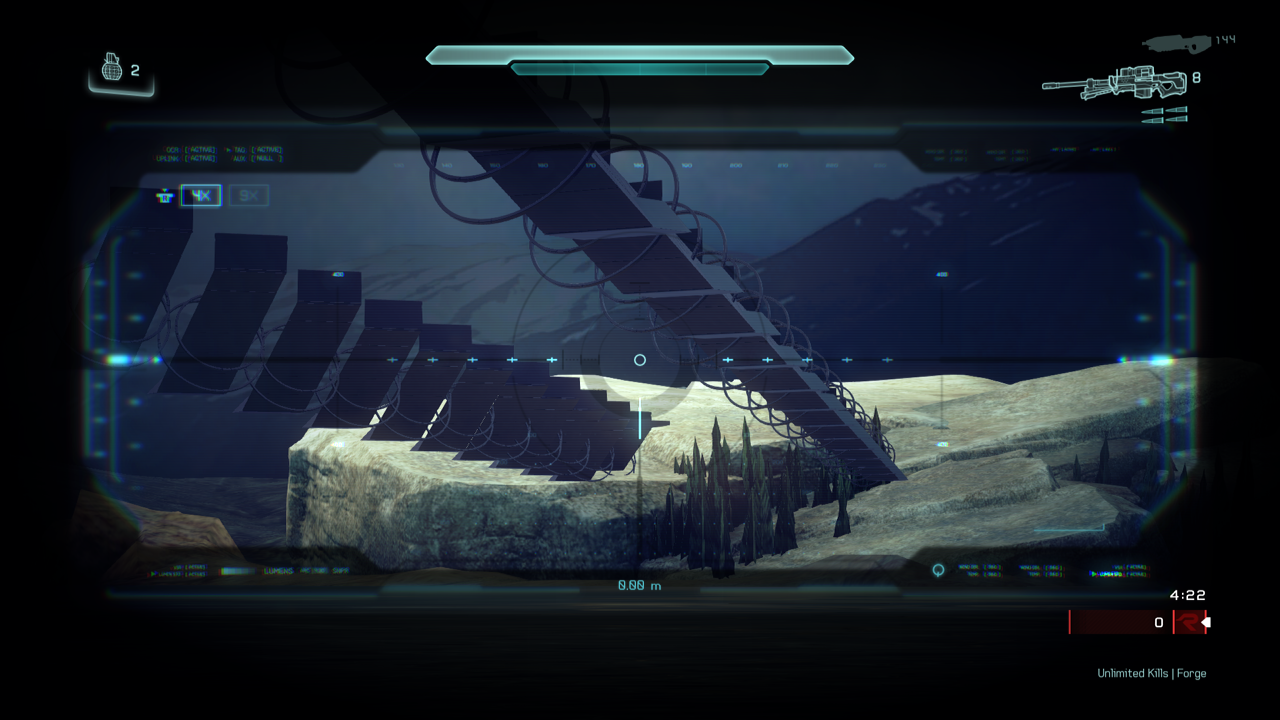This screenshot has width=1280, height=720.
Task: Click the sniper rifle weapon icon
Action: click(1113, 82)
